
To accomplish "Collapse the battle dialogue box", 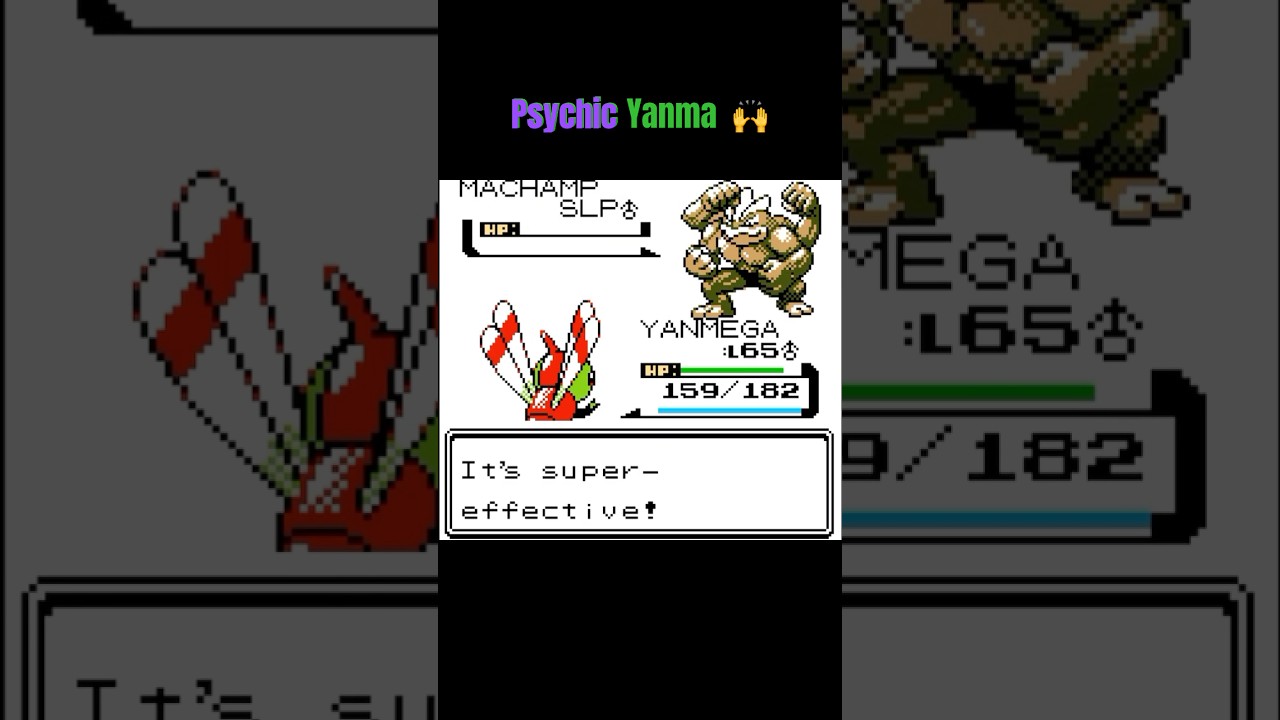I will pos(639,485).
